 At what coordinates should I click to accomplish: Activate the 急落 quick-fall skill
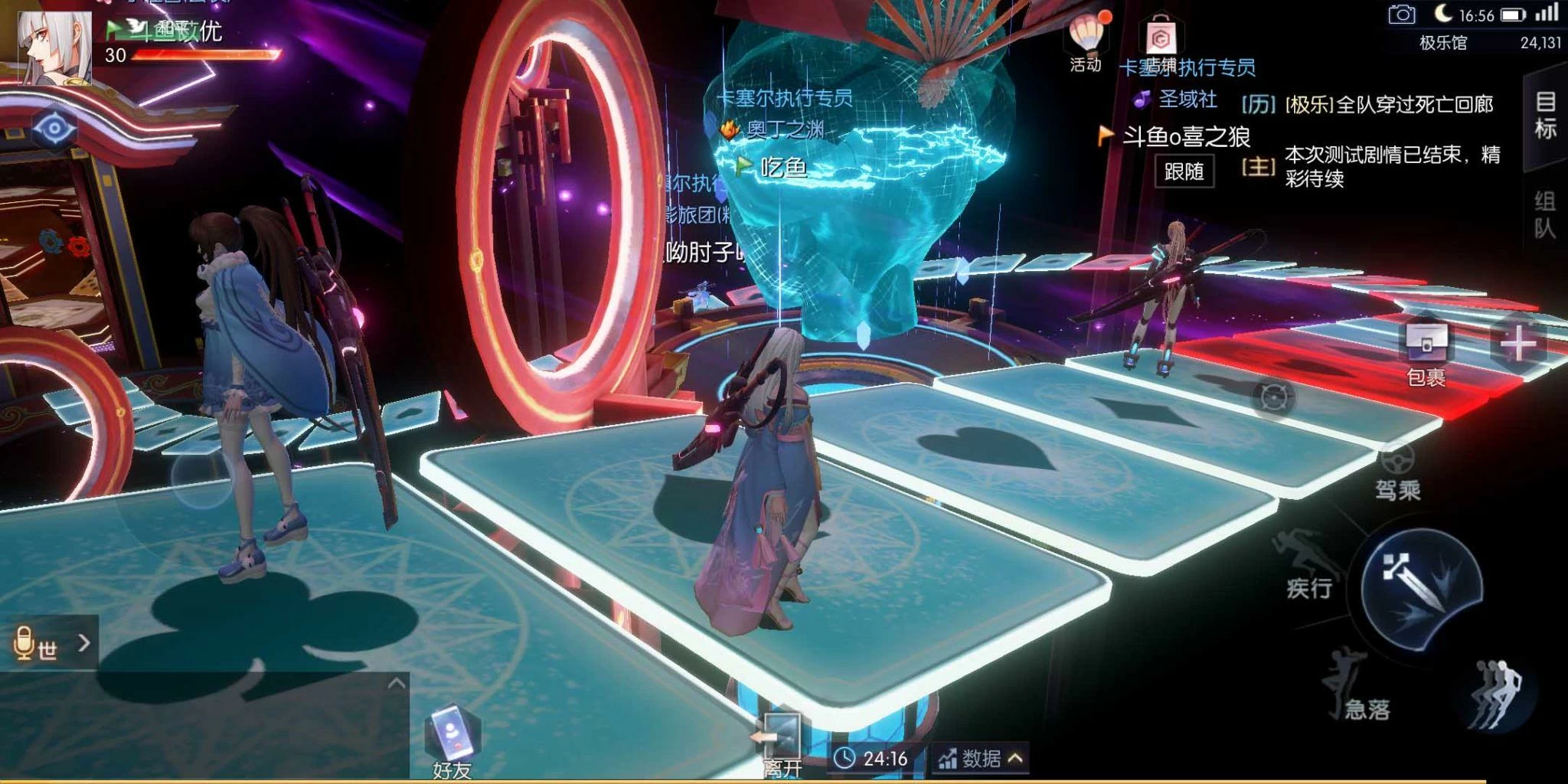[x=1350, y=687]
